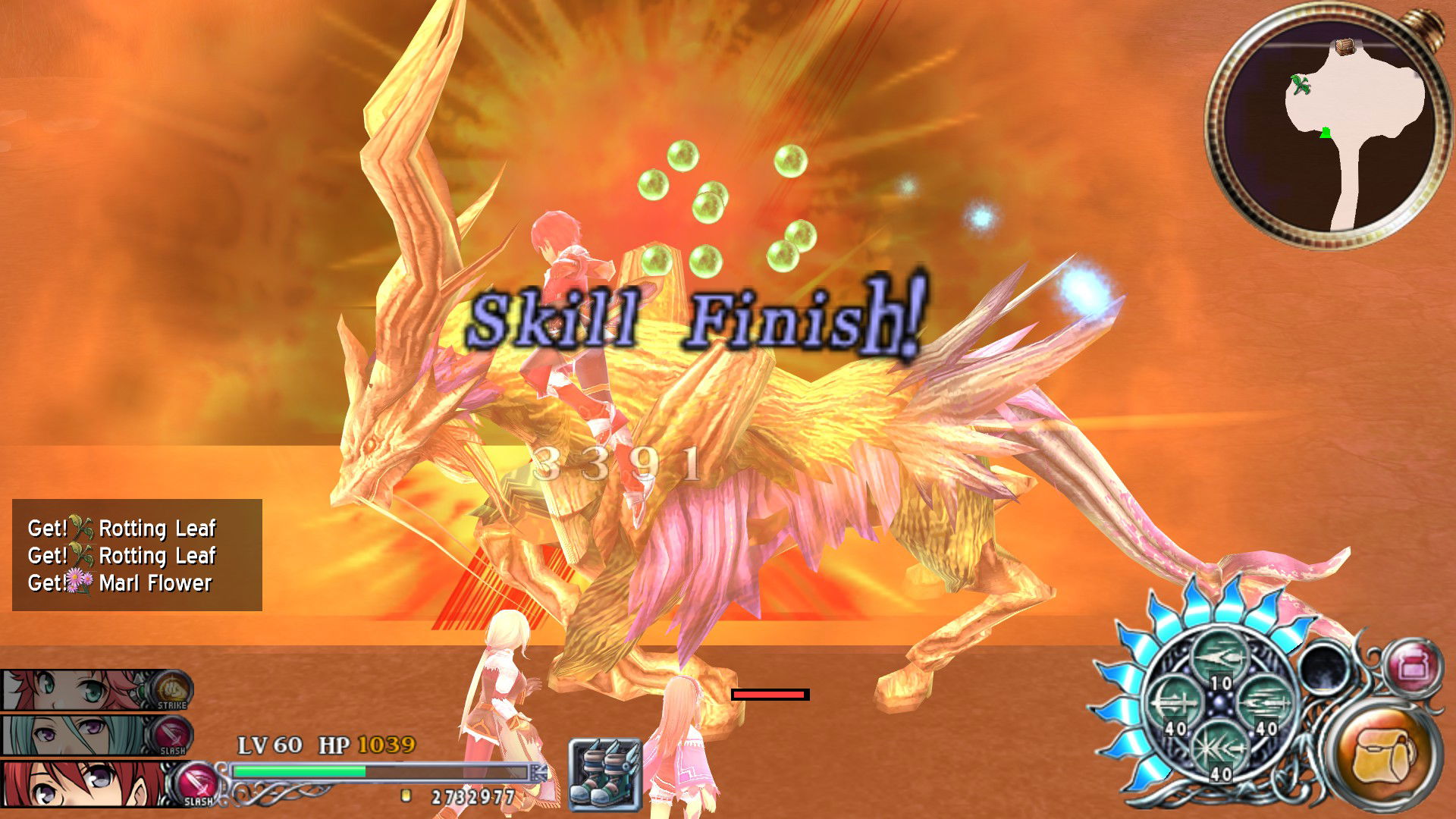Screen dimensions: 1456x819
Task: Click the Marl Flower pickup log entry
Action: [x=136, y=583]
